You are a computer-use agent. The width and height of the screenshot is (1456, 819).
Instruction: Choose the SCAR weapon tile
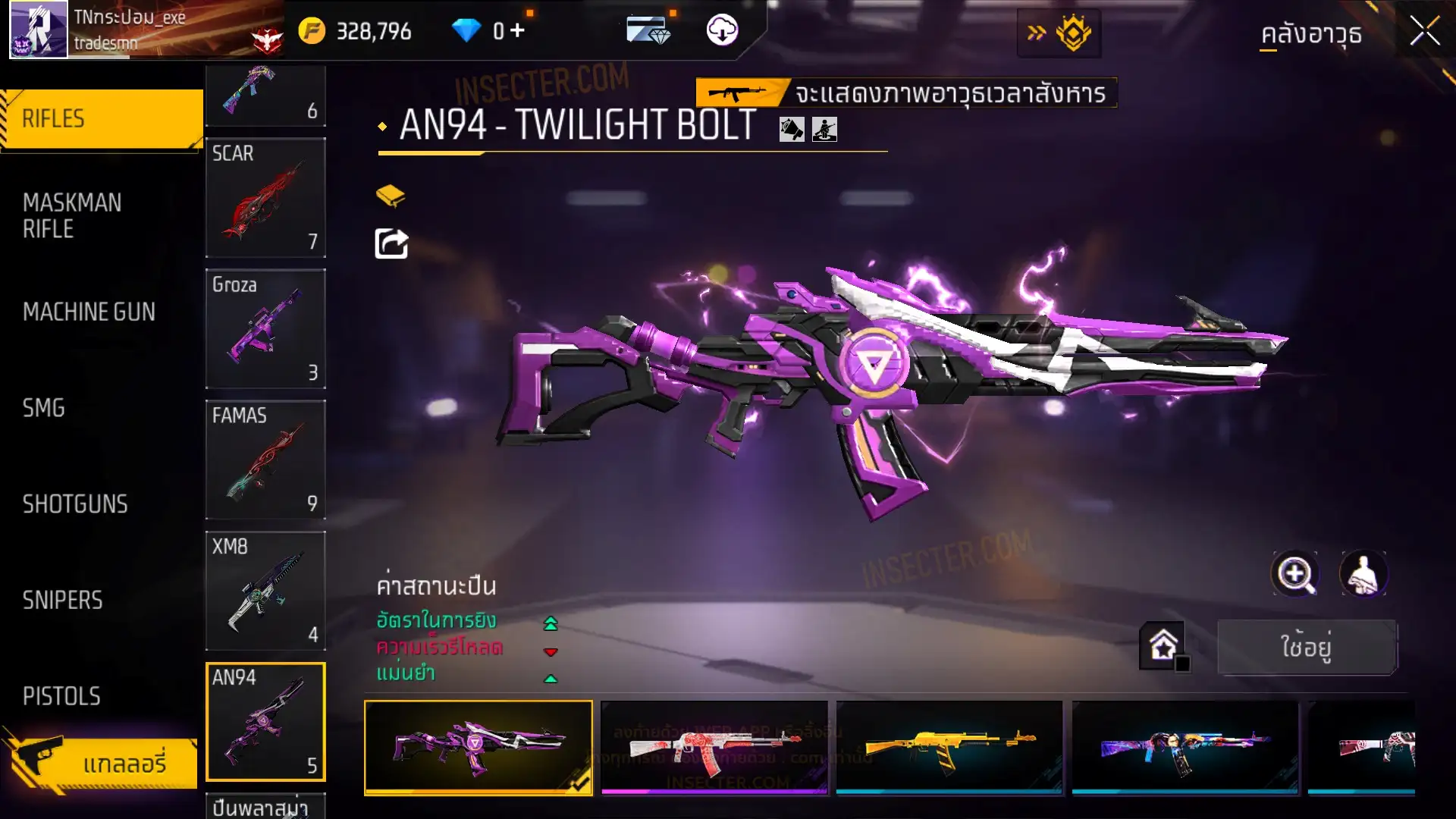tap(265, 197)
